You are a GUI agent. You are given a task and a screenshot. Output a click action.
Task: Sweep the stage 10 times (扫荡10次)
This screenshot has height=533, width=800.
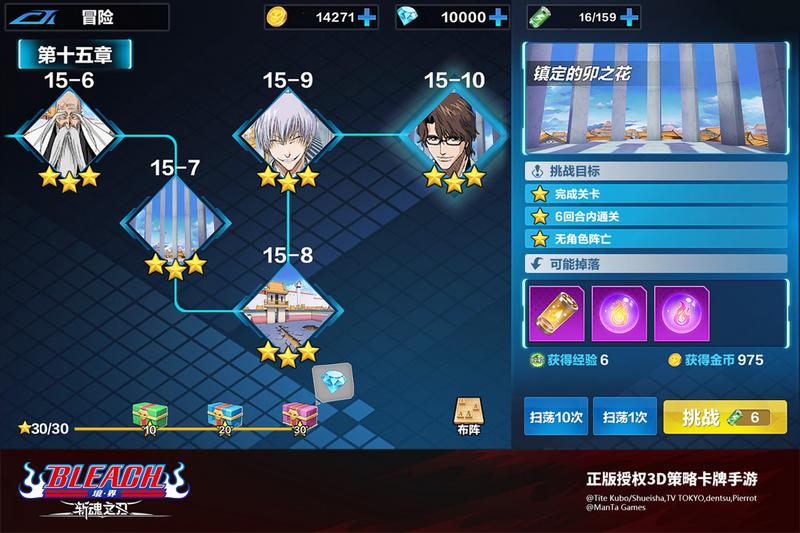pyautogui.click(x=554, y=415)
